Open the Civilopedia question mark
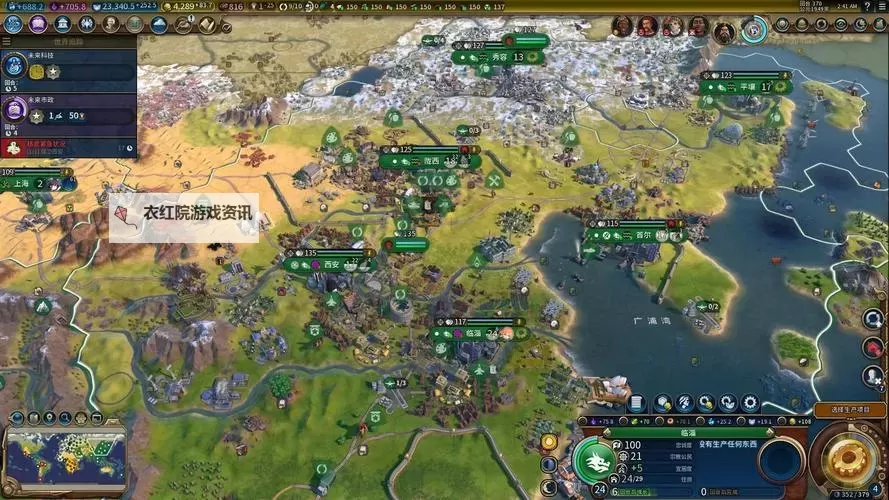The width and height of the screenshot is (889, 500). 864,7
